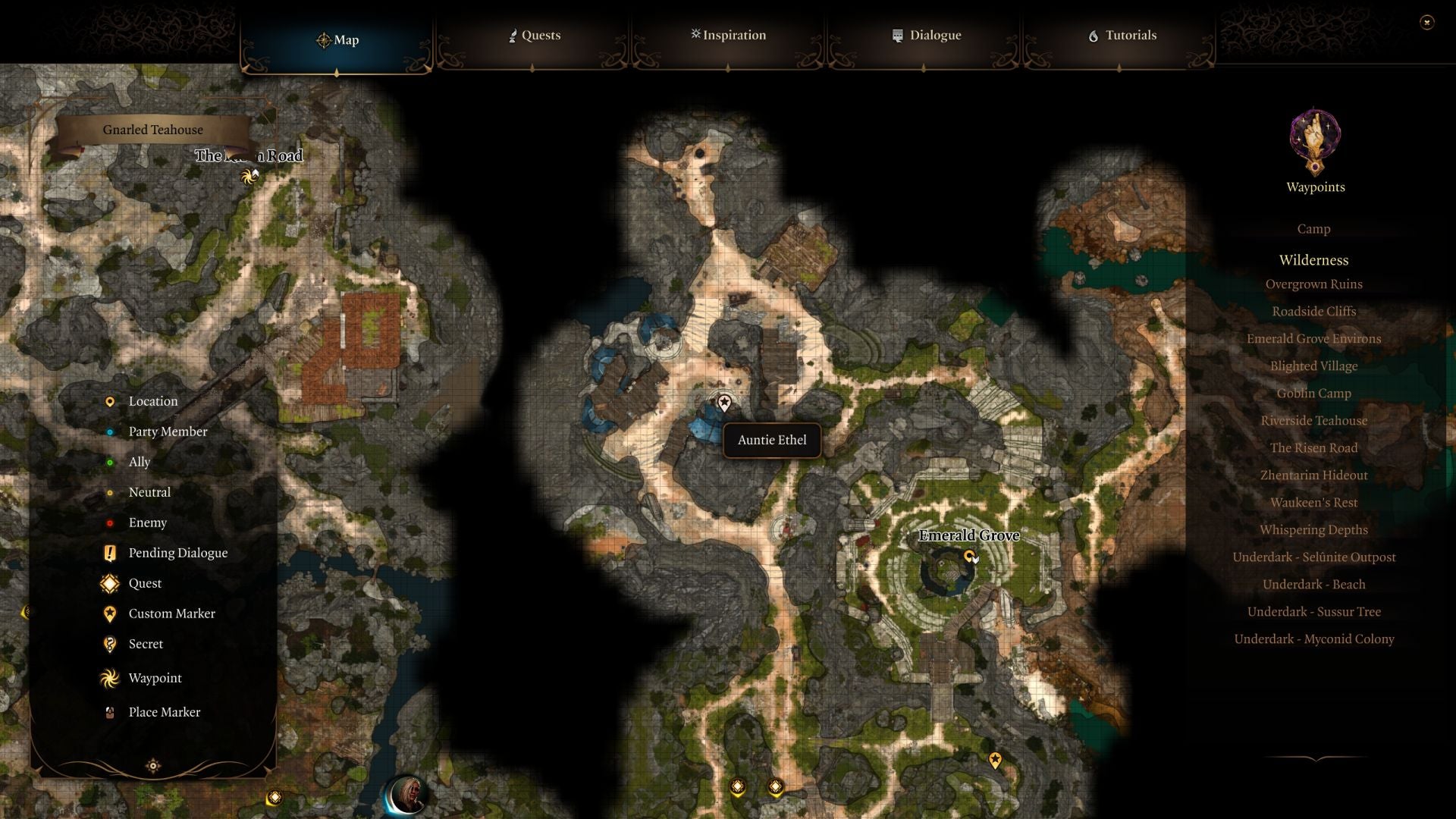Click the Pending Dialogue legend icon
Image resolution: width=1456 pixels, height=819 pixels.
pyautogui.click(x=111, y=553)
